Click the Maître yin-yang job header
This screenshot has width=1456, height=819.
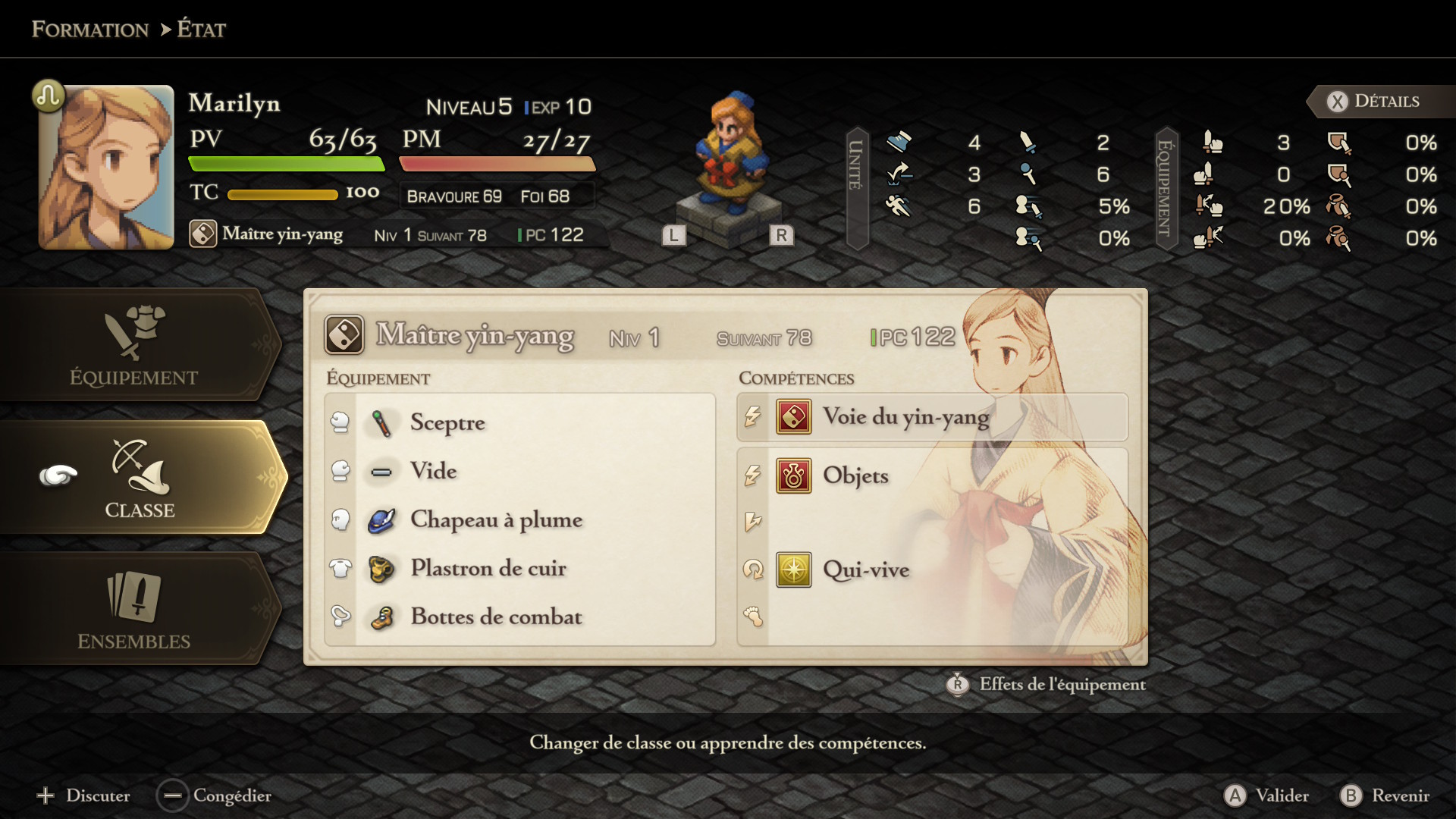point(475,336)
